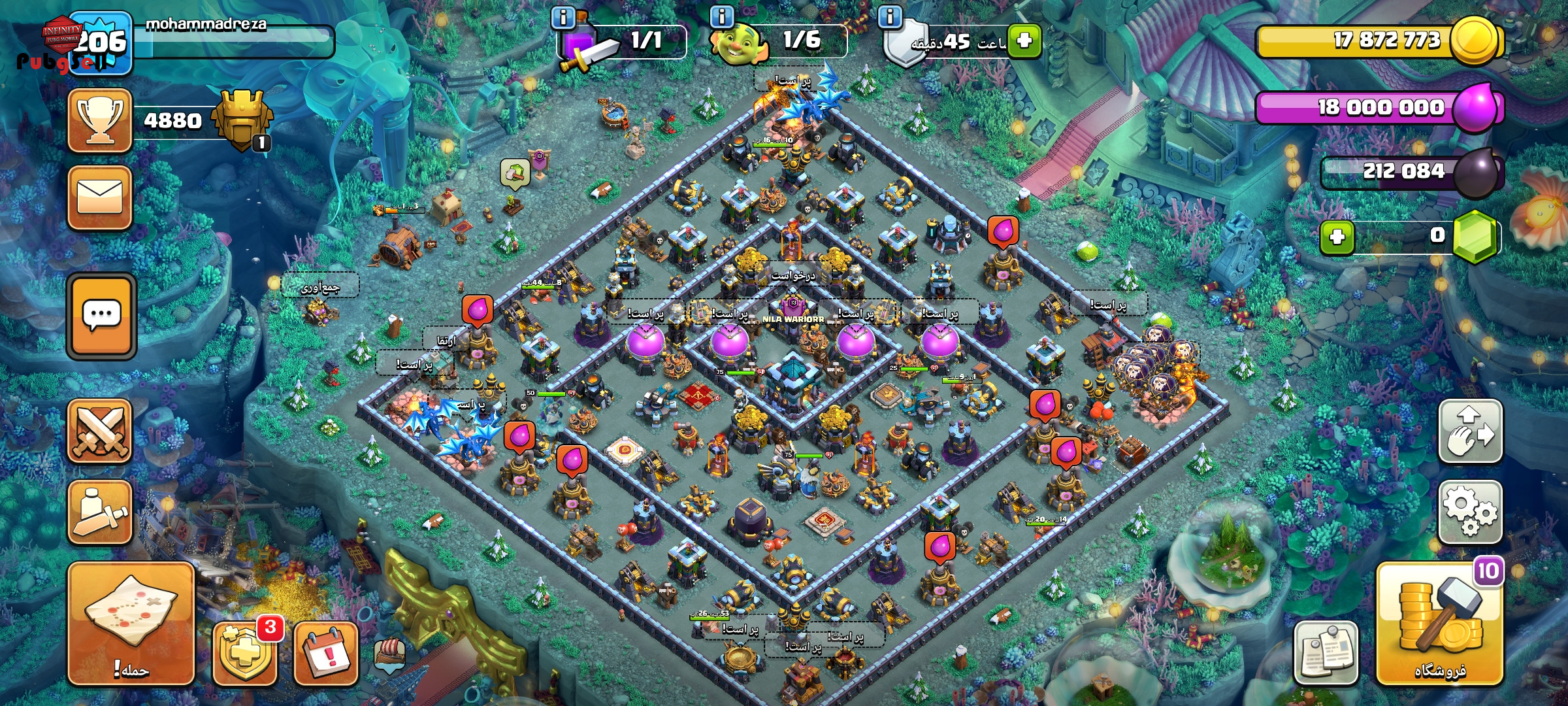Open the crossed swords war button
This screenshot has height=706, width=1568.
pos(100,431)
